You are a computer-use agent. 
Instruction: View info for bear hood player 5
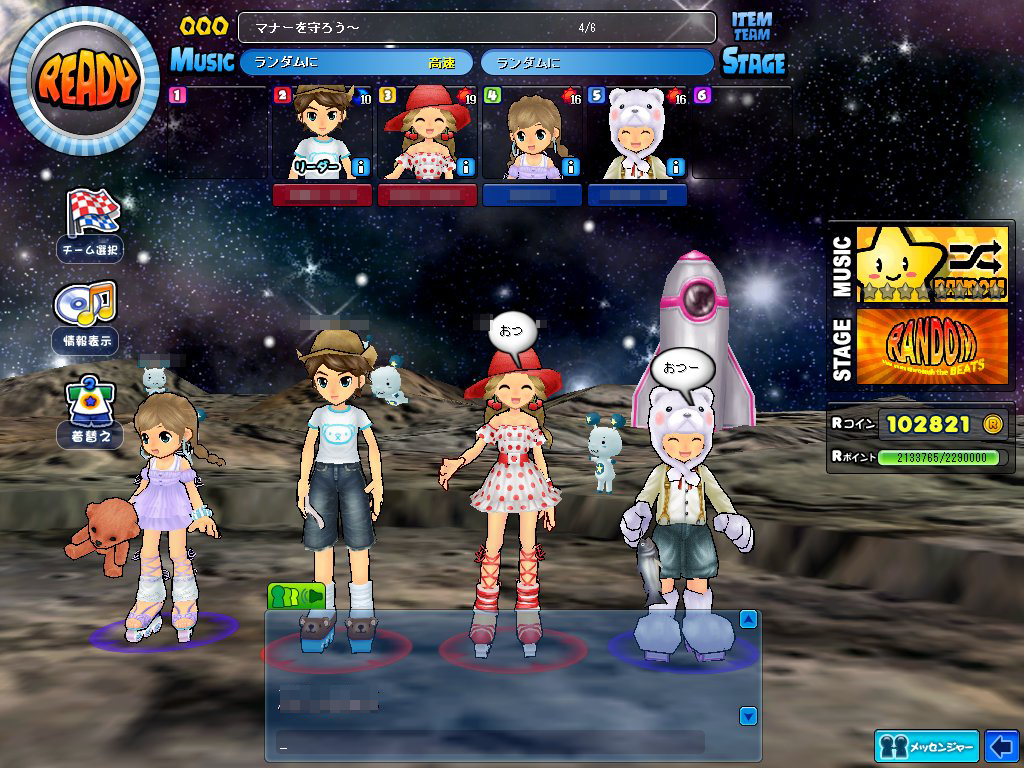point(677,167)
